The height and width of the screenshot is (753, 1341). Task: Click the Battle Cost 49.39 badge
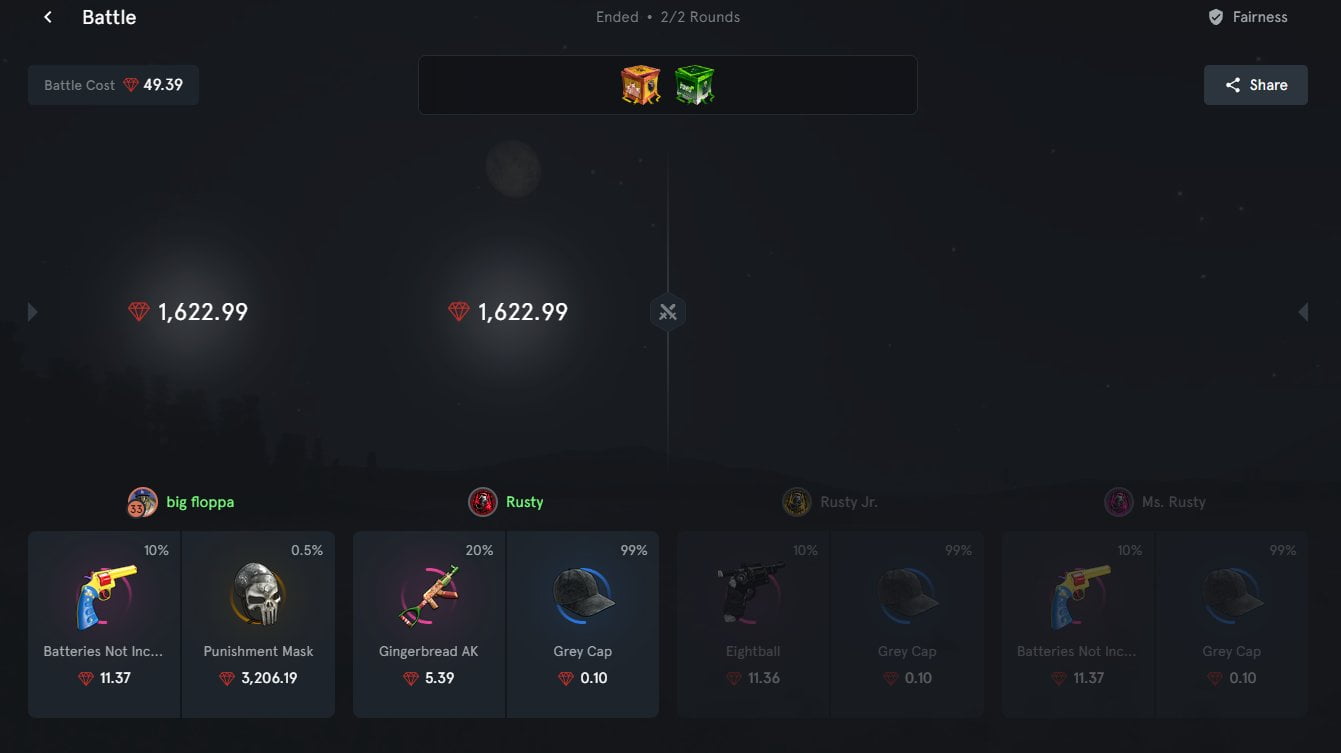(x=113, y=85)
